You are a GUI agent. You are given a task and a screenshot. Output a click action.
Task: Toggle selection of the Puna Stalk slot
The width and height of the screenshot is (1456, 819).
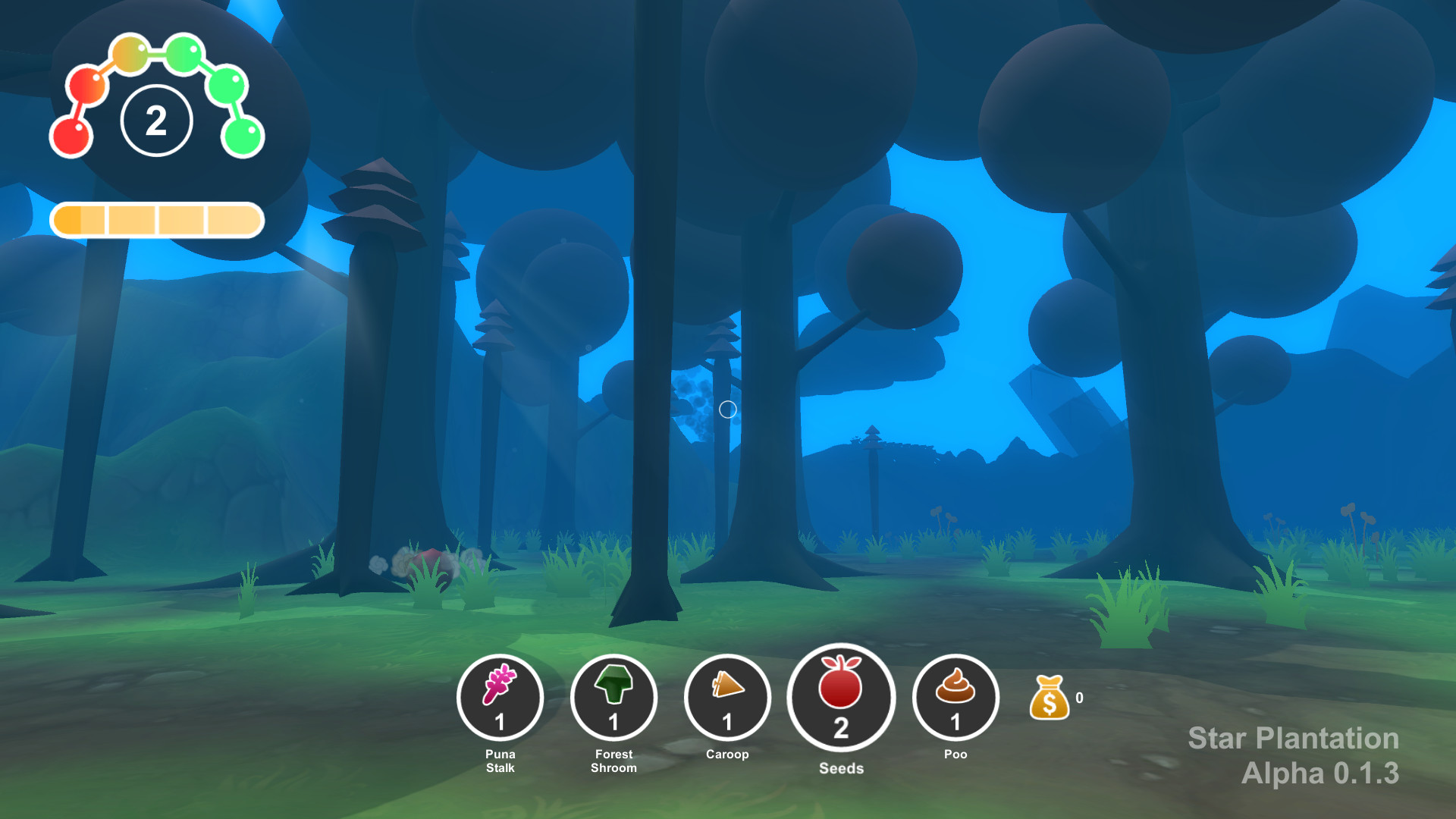coord(500,698)
